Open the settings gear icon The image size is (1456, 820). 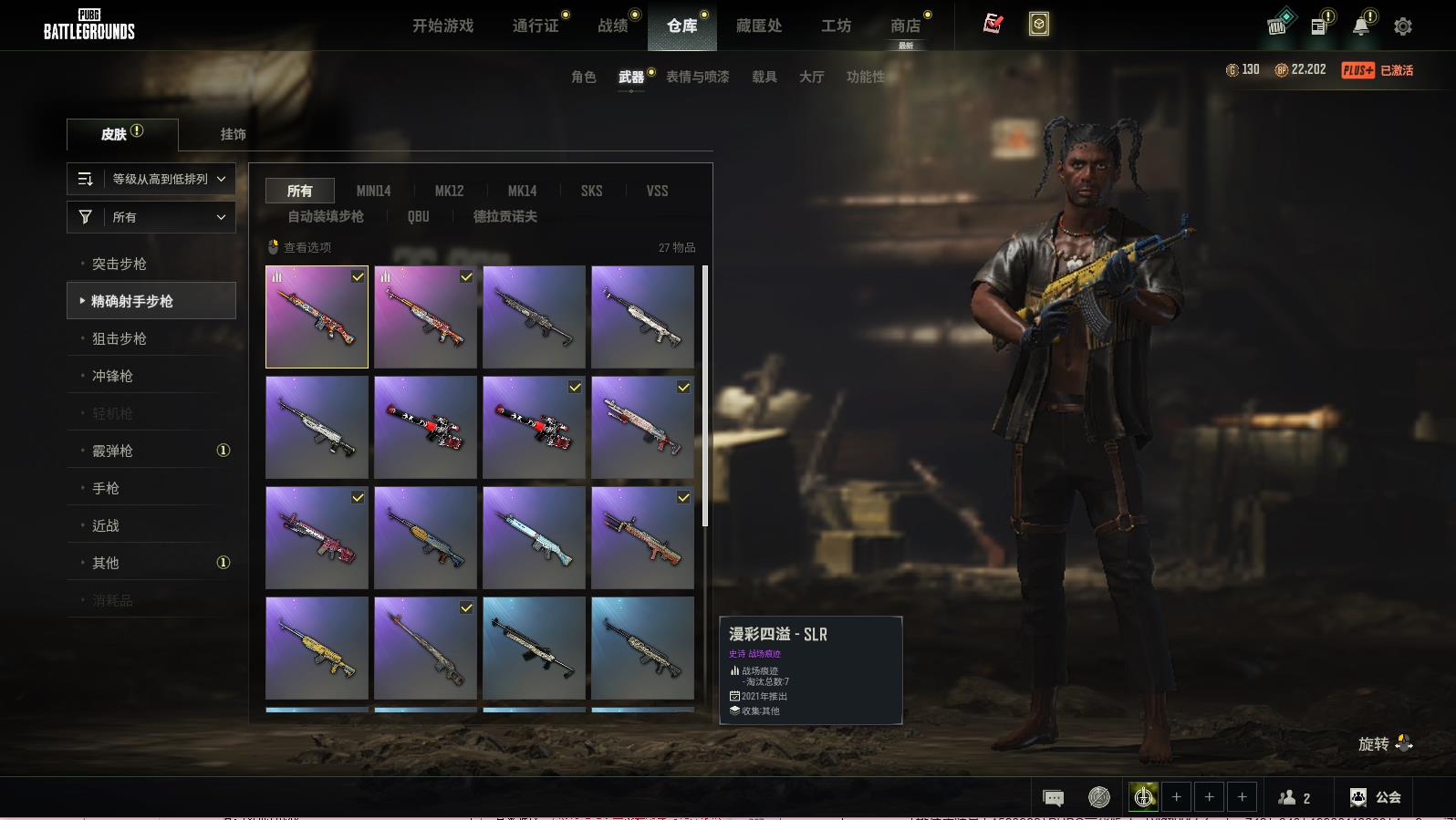coord(1403,26)
